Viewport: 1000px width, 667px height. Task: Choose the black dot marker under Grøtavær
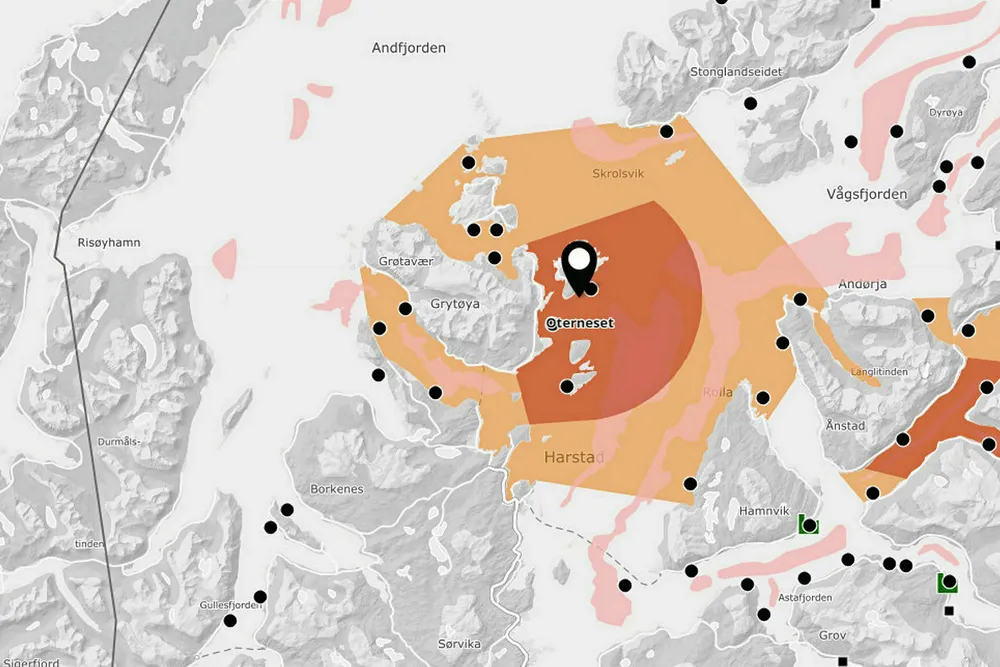click(x=406, y=309)
